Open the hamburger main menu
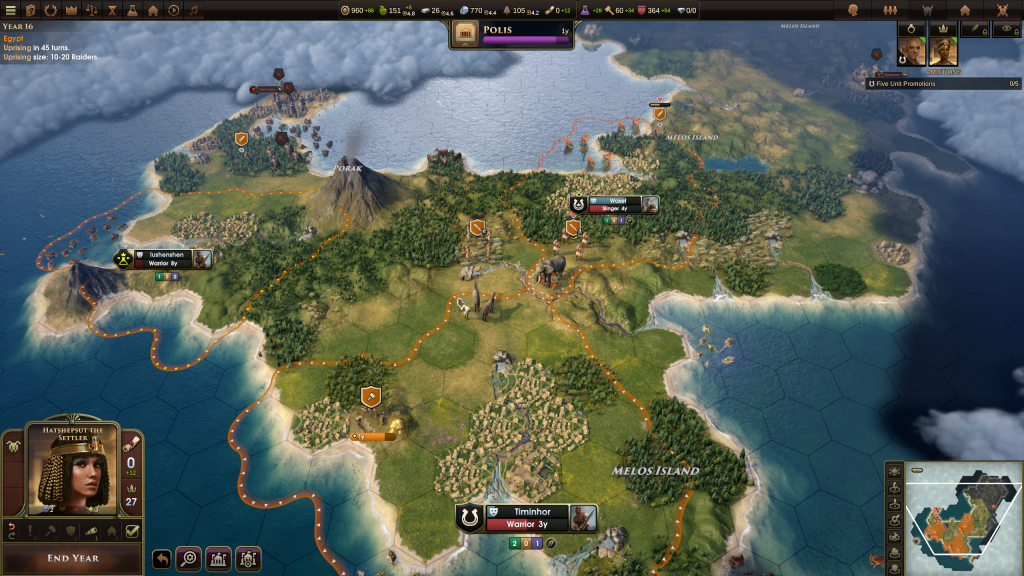 pyautogui.click(x=9, y=10)
